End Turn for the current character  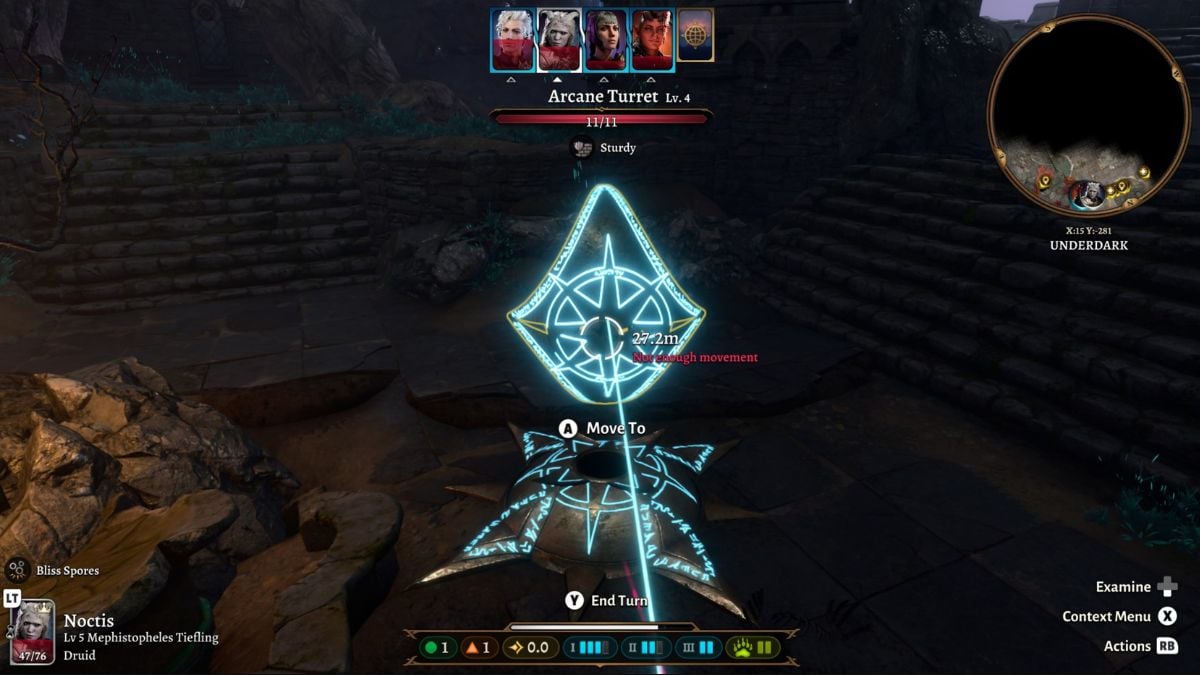607,601
